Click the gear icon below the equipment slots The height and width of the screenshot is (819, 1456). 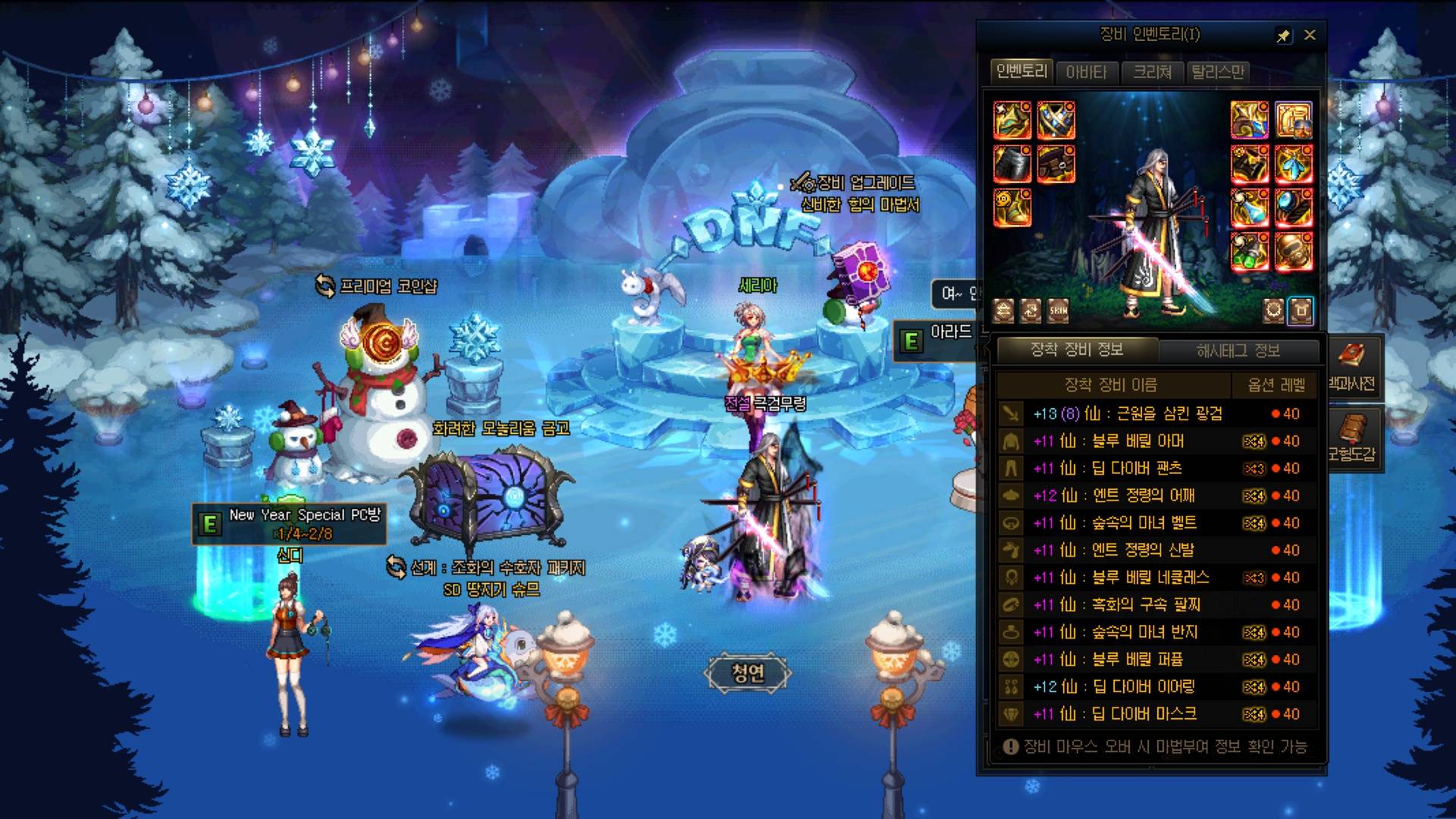pyautogui.click(x=1273, y=310)
